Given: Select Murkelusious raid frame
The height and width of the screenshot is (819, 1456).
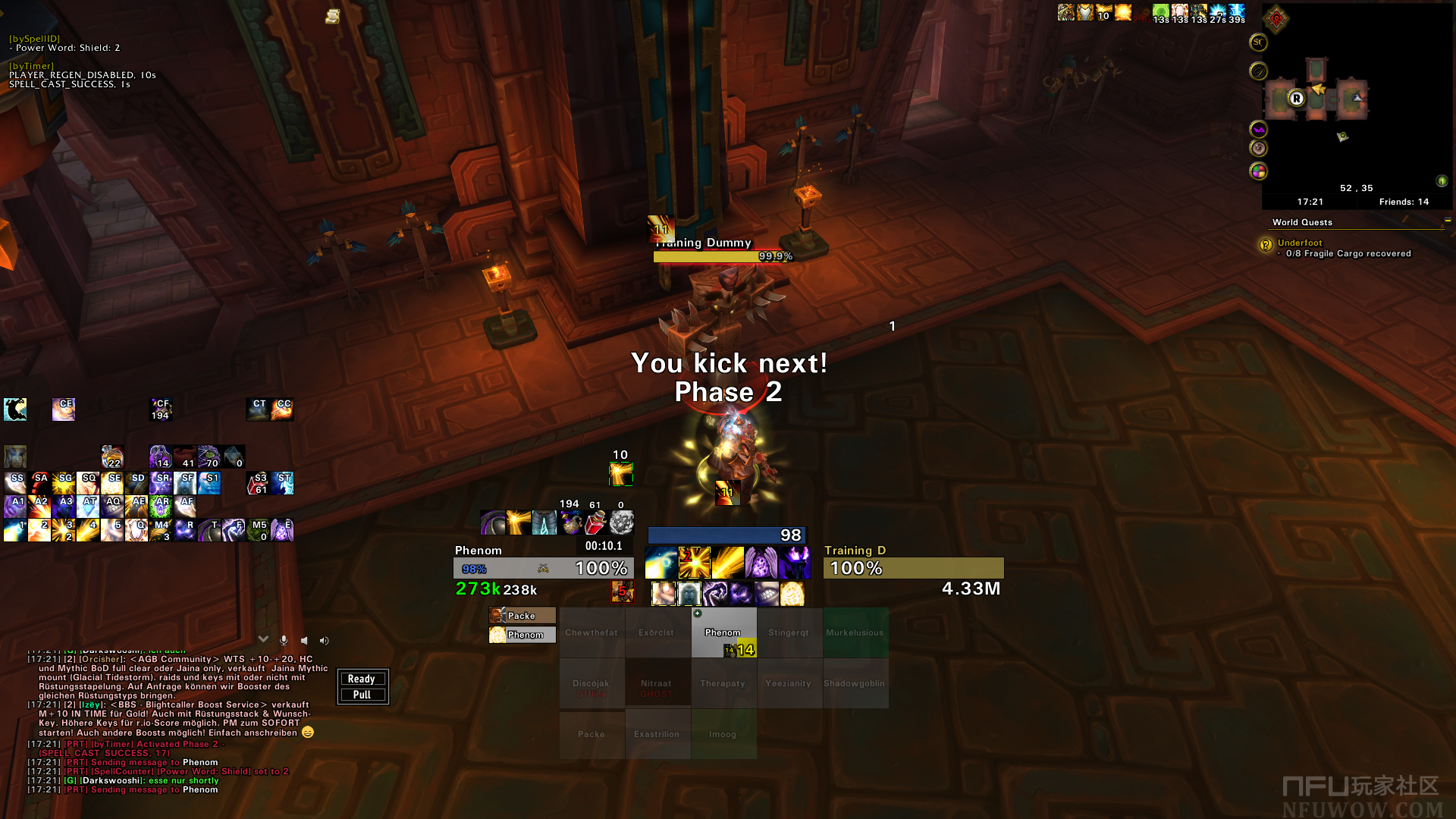Looking at the screenshot, I should [x=855, y=632].
